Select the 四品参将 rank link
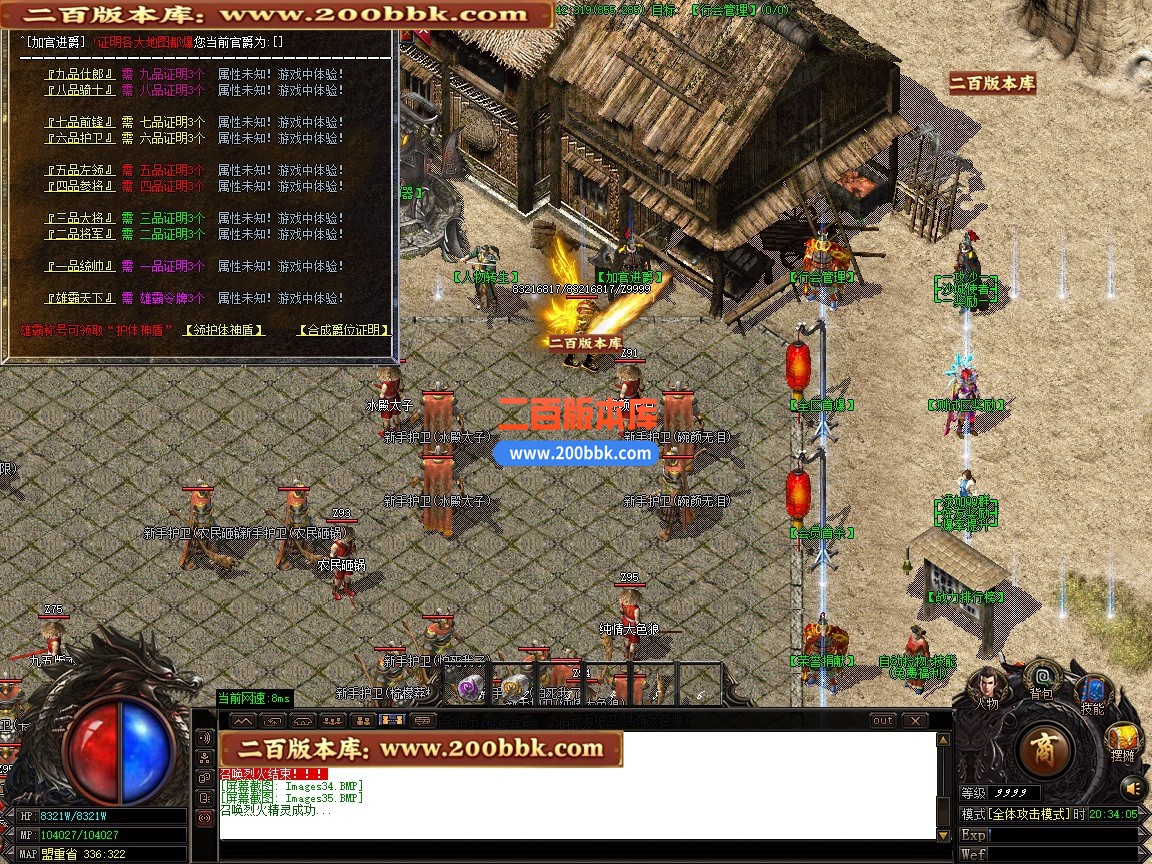1152x864 pixels. [81, 186]
